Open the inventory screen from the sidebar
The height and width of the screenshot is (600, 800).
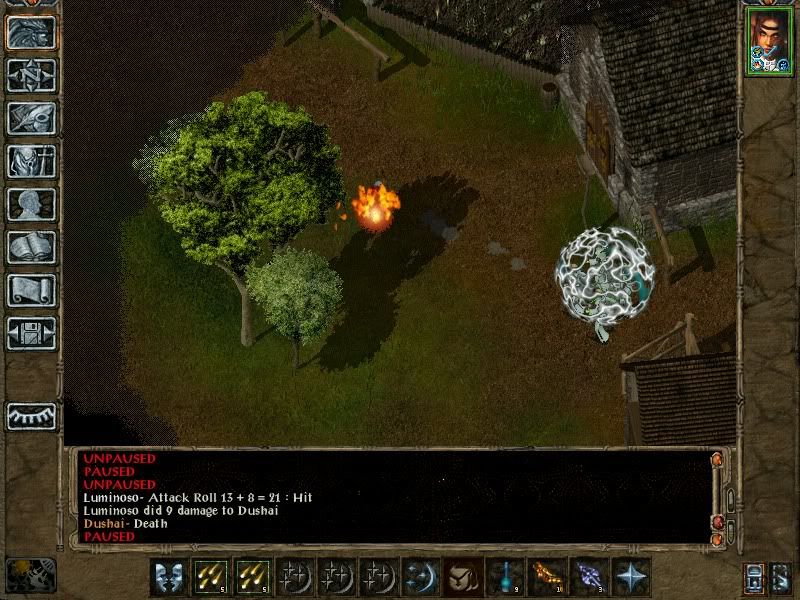[31, 161]
